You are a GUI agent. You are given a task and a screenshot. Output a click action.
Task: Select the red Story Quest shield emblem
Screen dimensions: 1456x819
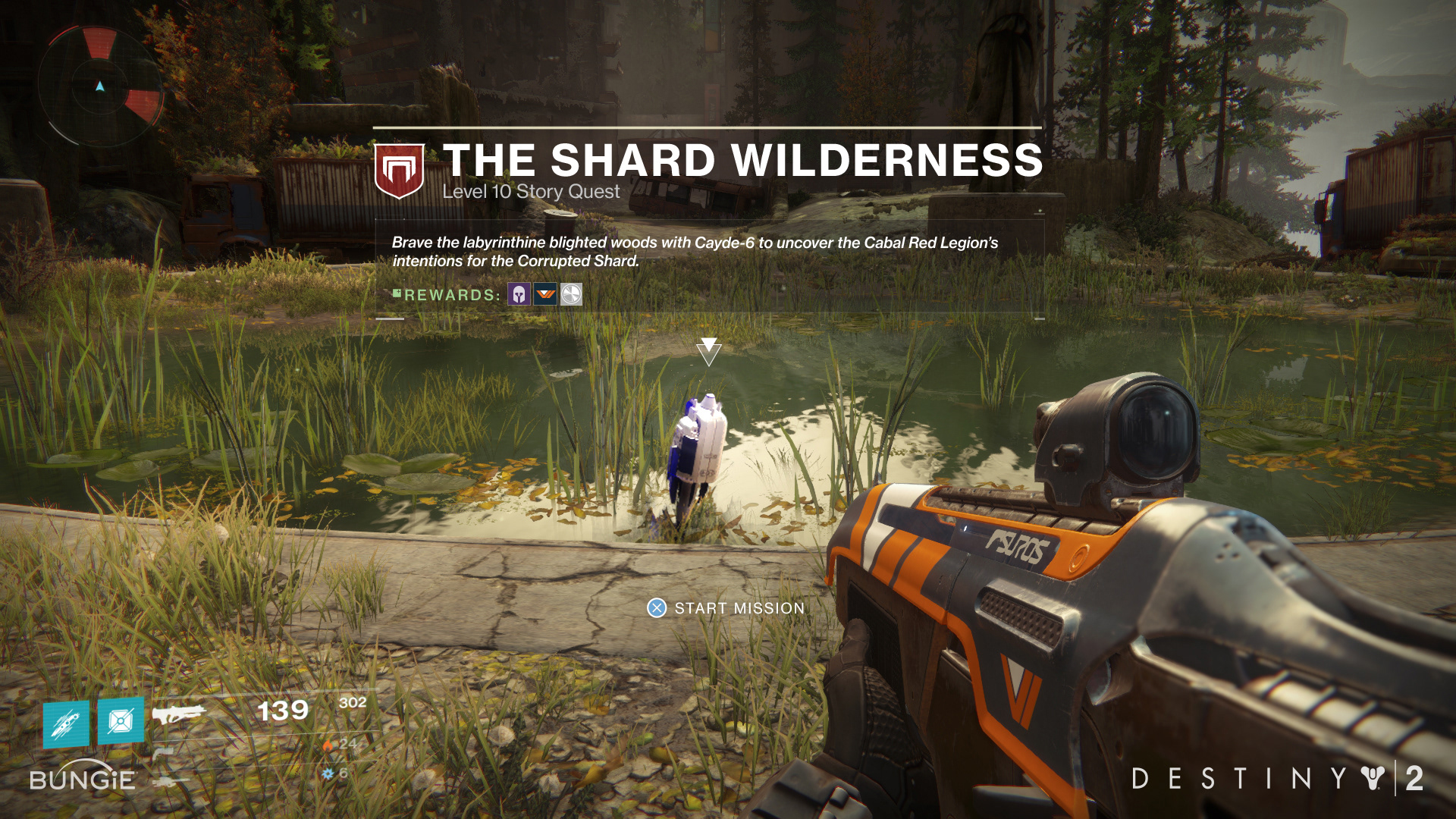[x=399, y=171]
